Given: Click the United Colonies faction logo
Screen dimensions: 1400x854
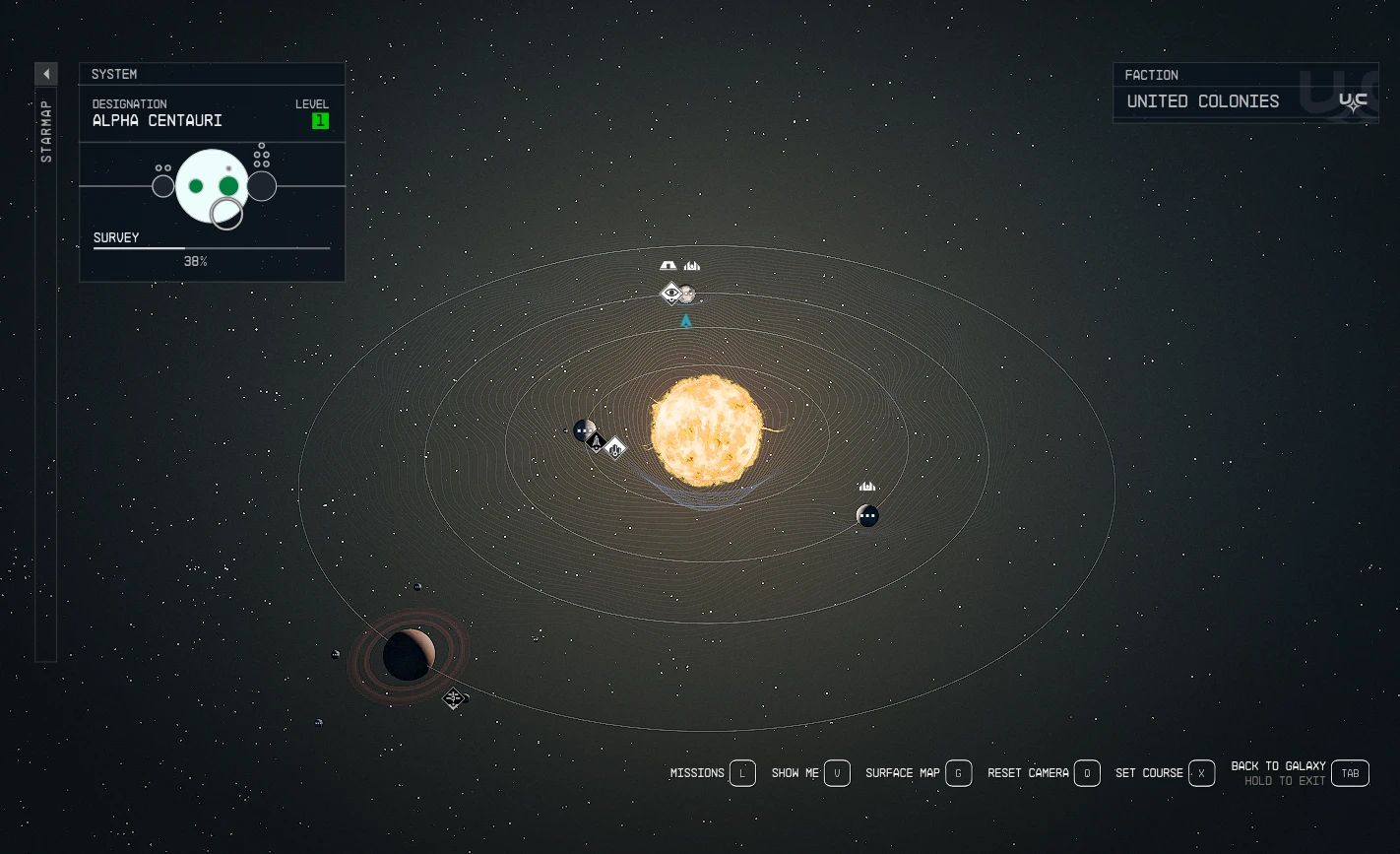Looking at the screenshot, I should pyautogui.click(x=1353, y=99).
